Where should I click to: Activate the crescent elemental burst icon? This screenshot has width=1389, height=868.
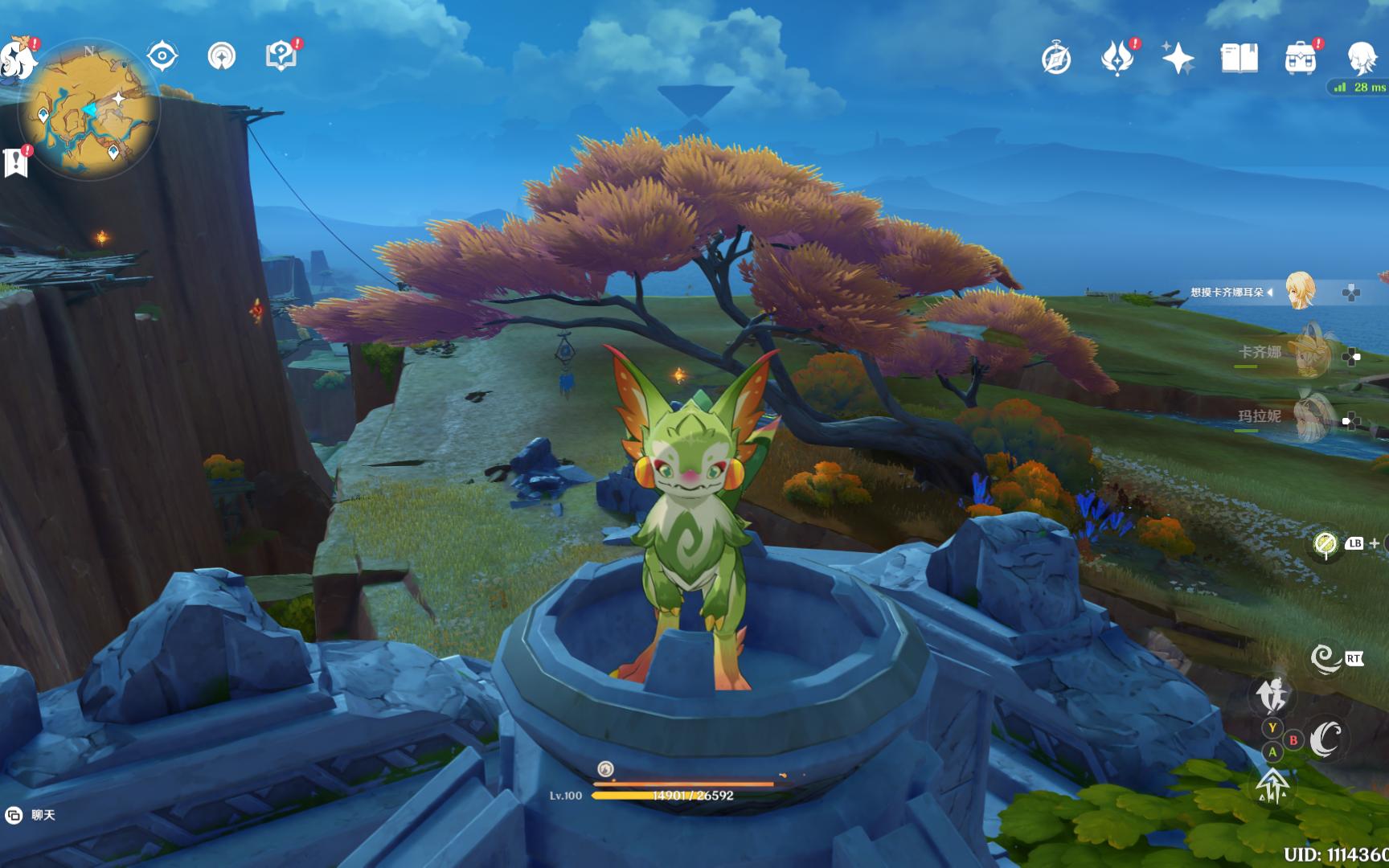click(x=1326, y=739)
